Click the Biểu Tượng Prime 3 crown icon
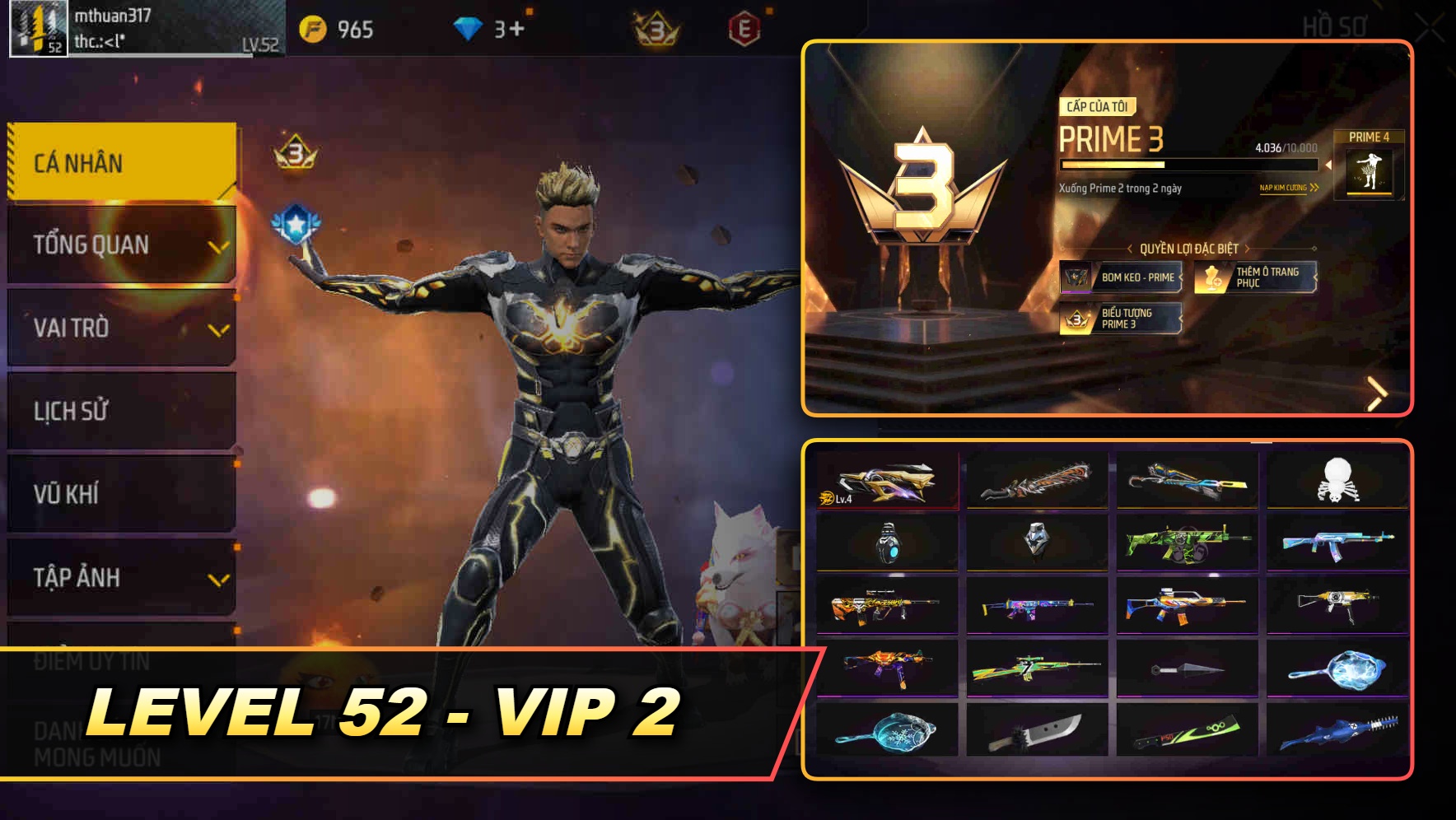Image resolution: width=1456 pixels, height=820 pixels. click(1074, 319)
